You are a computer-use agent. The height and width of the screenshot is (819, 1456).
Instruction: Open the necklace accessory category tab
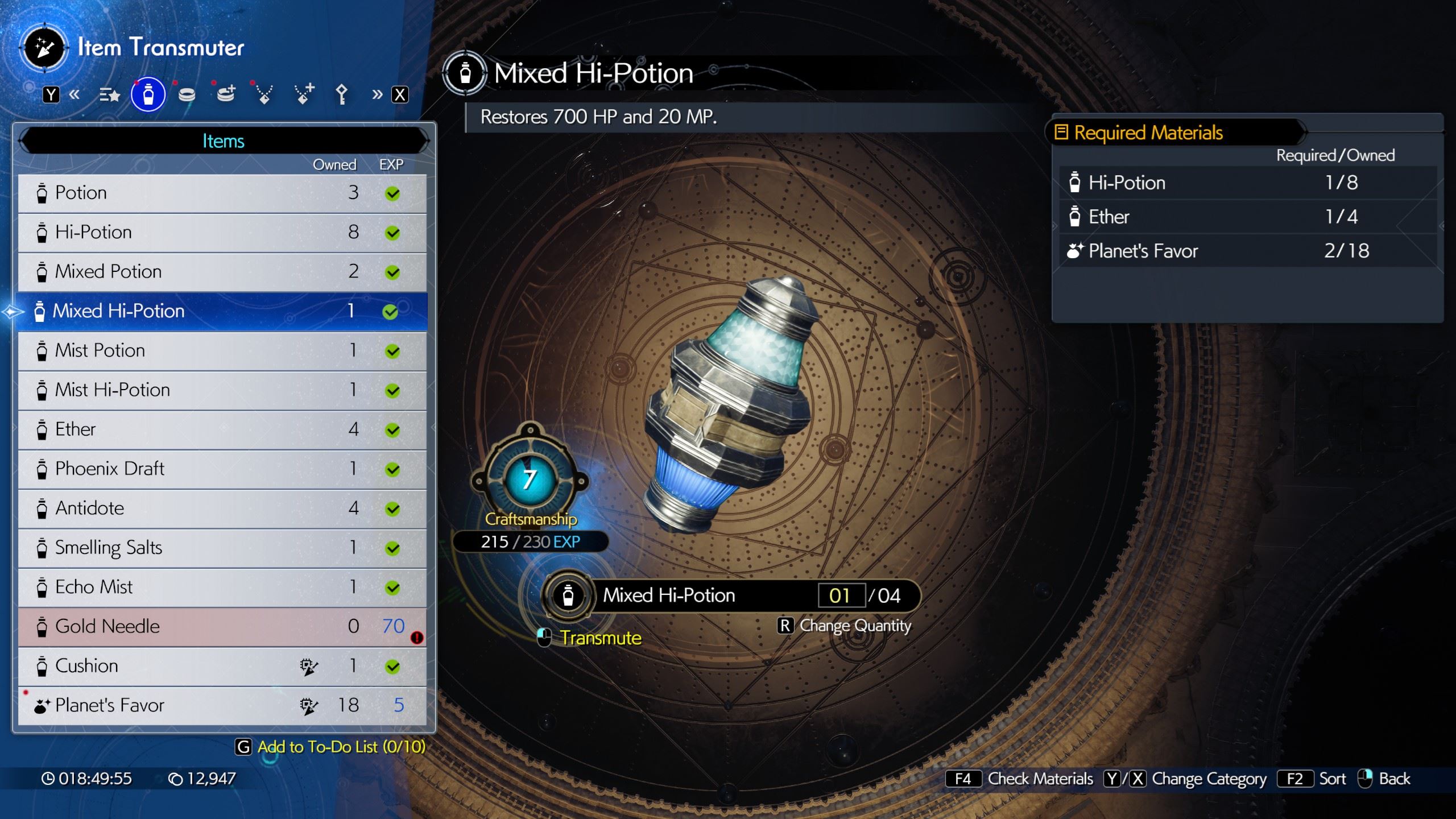pos(264,95)
